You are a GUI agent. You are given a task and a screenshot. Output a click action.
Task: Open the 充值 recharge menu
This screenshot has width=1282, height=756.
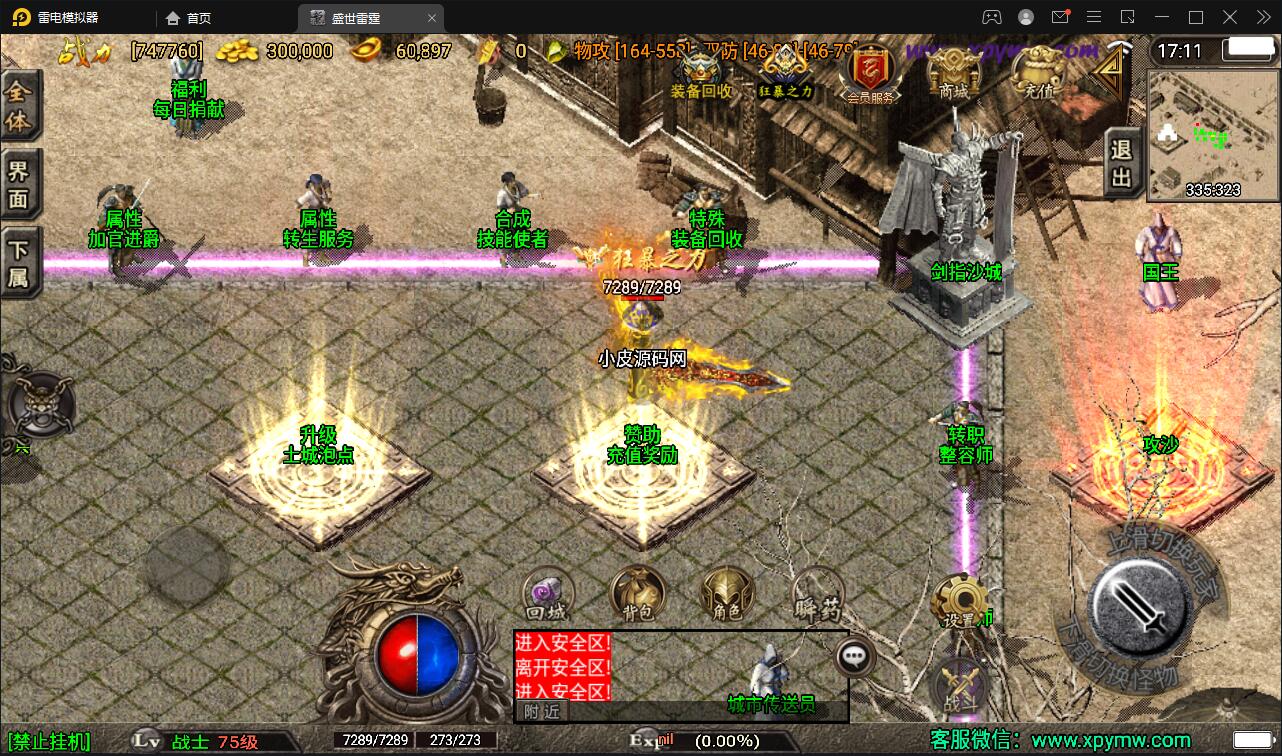click(x=1037, y=72)
